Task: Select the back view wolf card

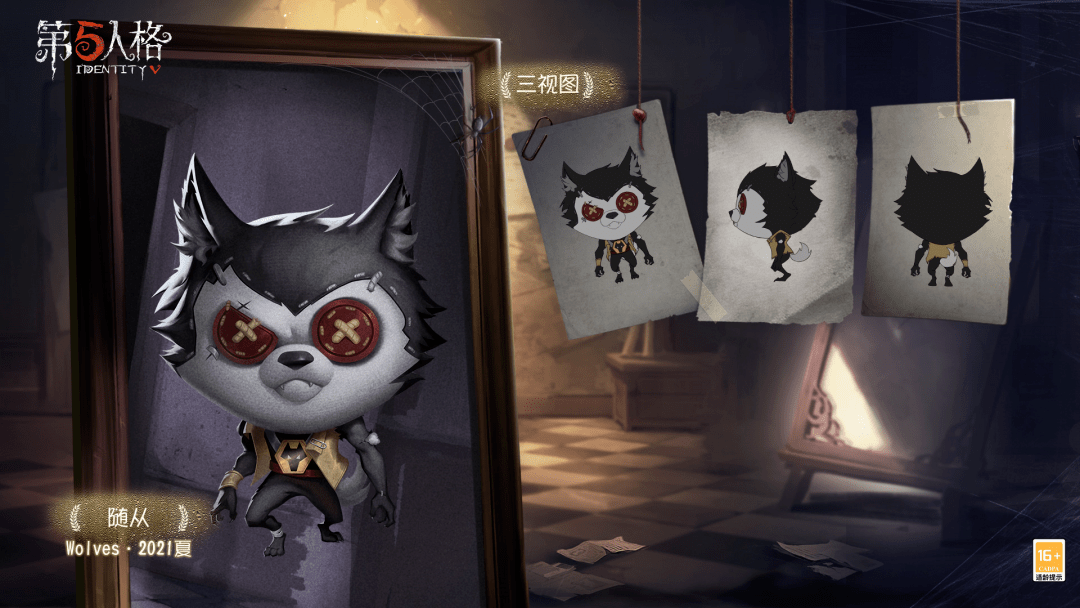Action: tap(938, 210)
